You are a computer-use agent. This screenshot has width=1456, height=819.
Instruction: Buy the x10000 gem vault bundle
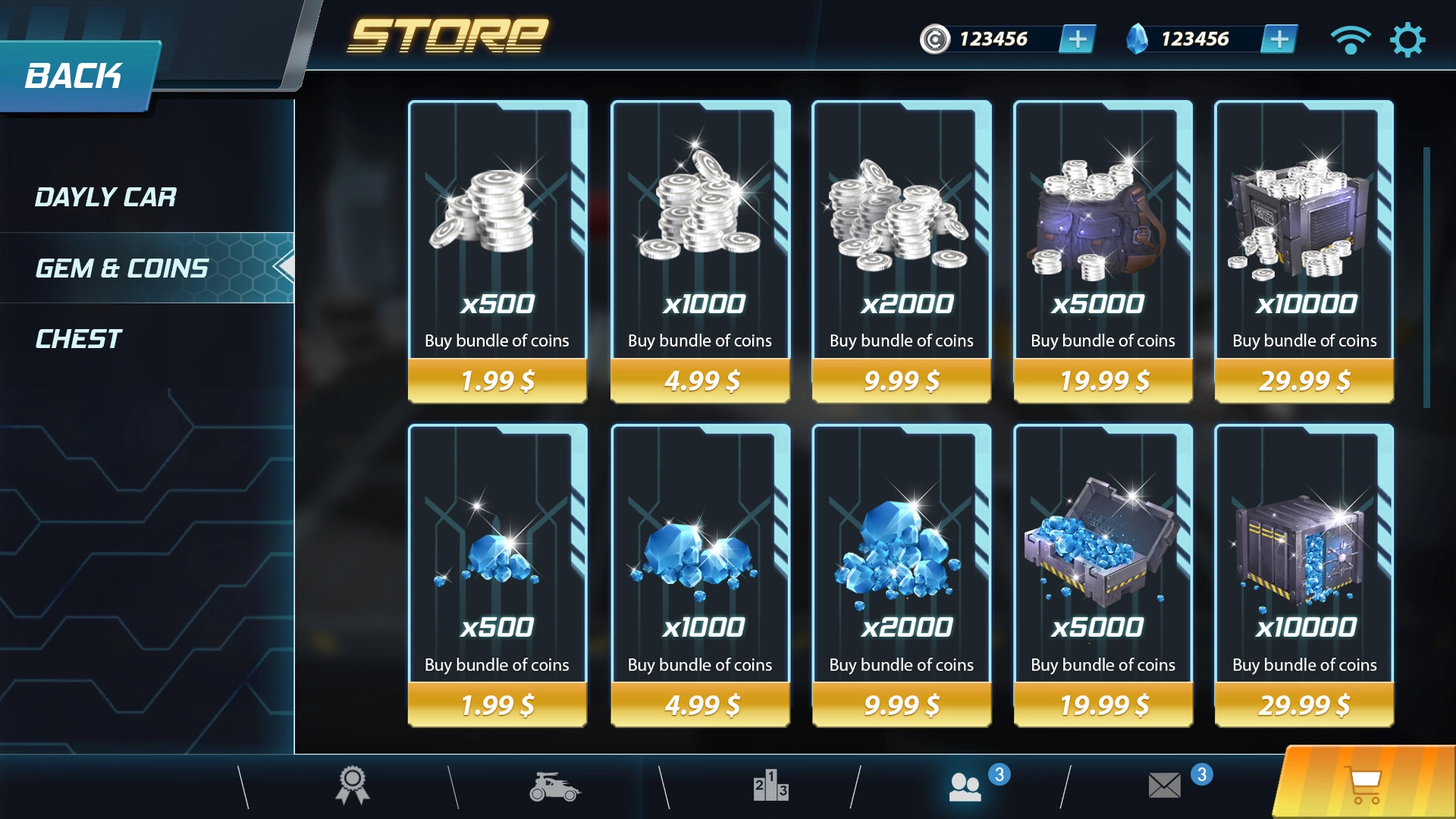(x=1304, y=704)
